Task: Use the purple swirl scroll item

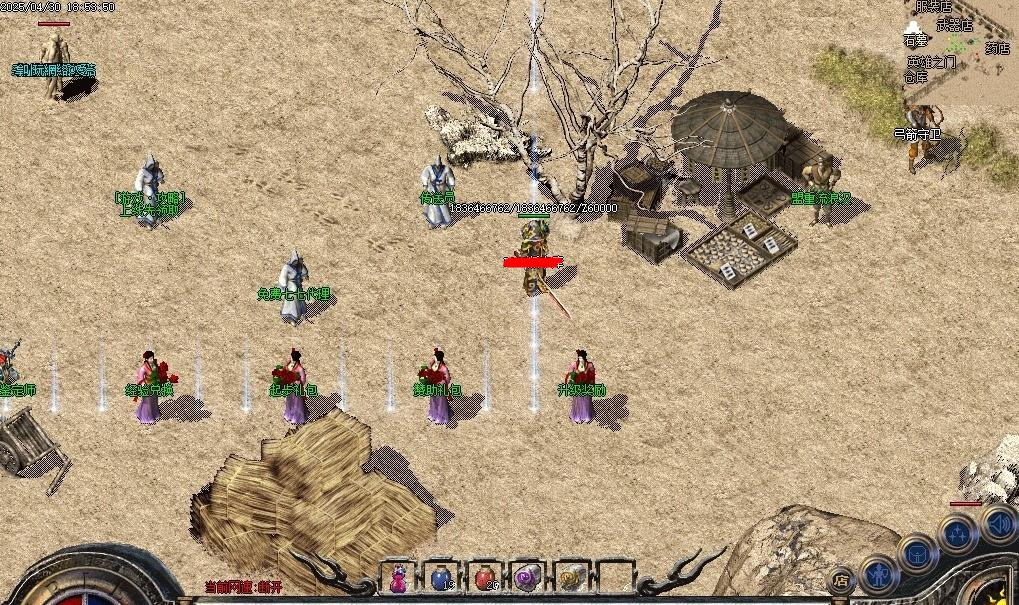Action: (527, 578)
